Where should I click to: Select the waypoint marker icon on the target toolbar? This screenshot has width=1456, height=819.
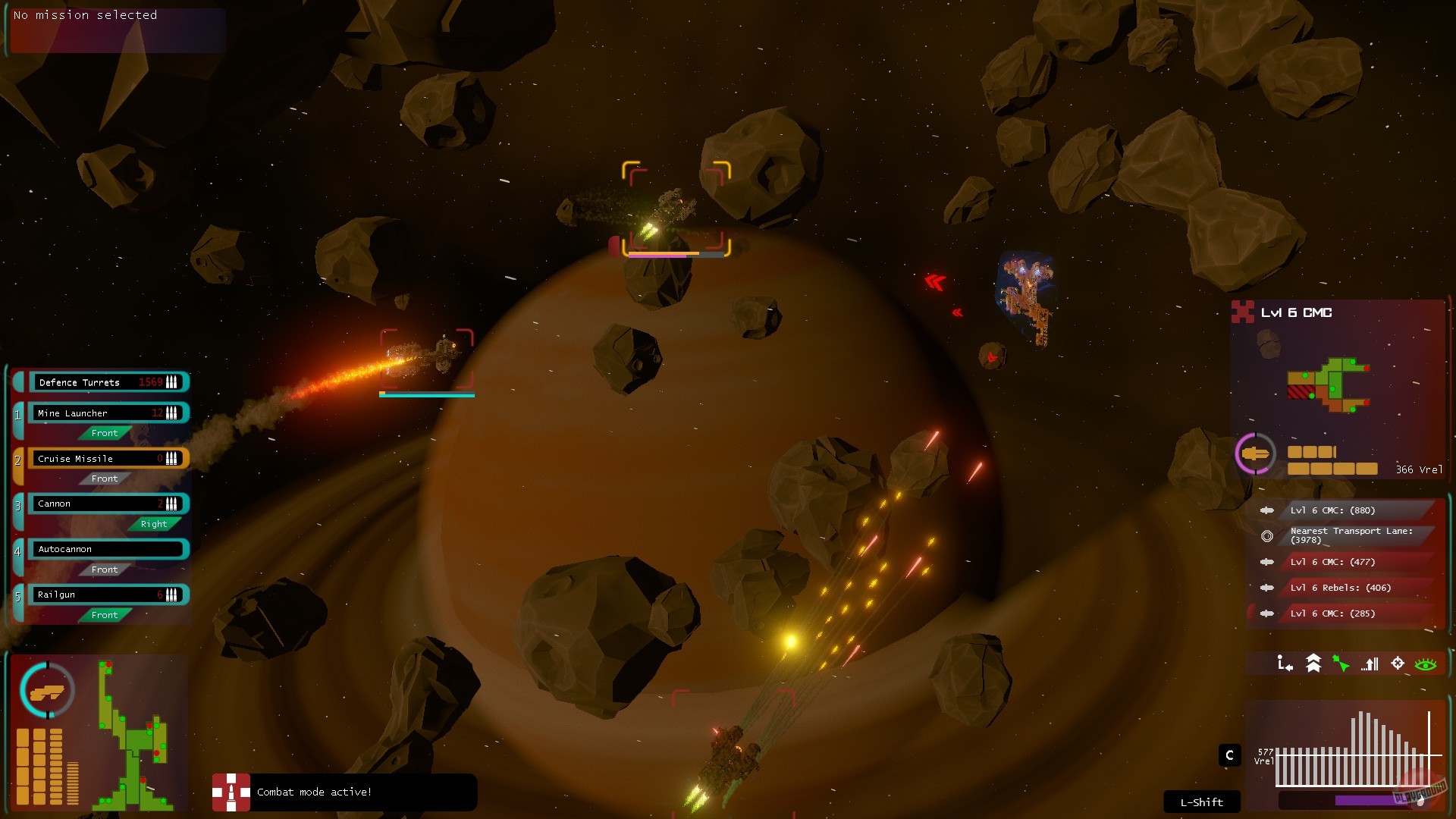[x=1285, y=664]
